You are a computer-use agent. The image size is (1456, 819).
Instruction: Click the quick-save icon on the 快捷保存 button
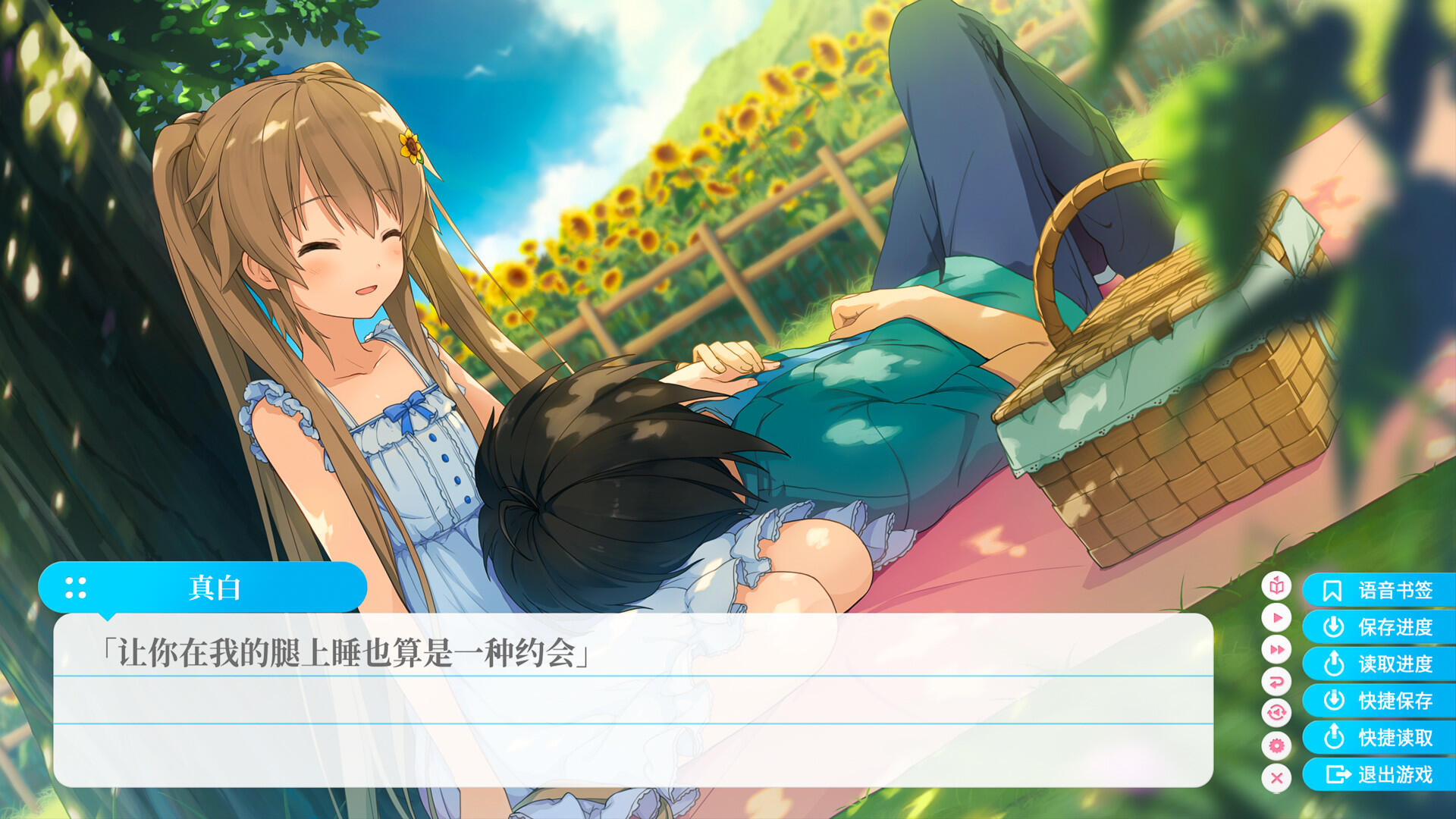pos(1334,698)
